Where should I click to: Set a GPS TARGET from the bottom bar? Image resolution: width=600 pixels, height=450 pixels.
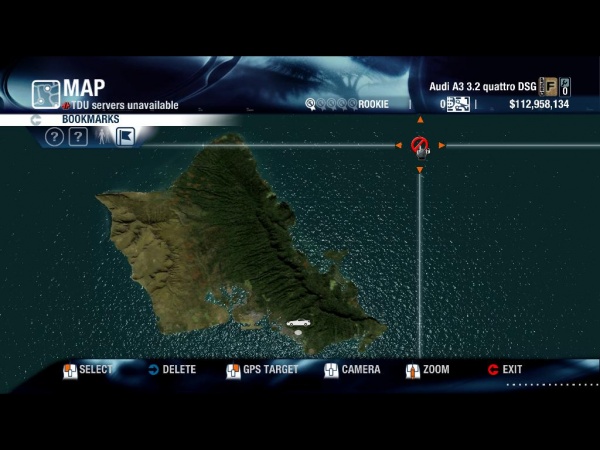[x=262, y=370]
